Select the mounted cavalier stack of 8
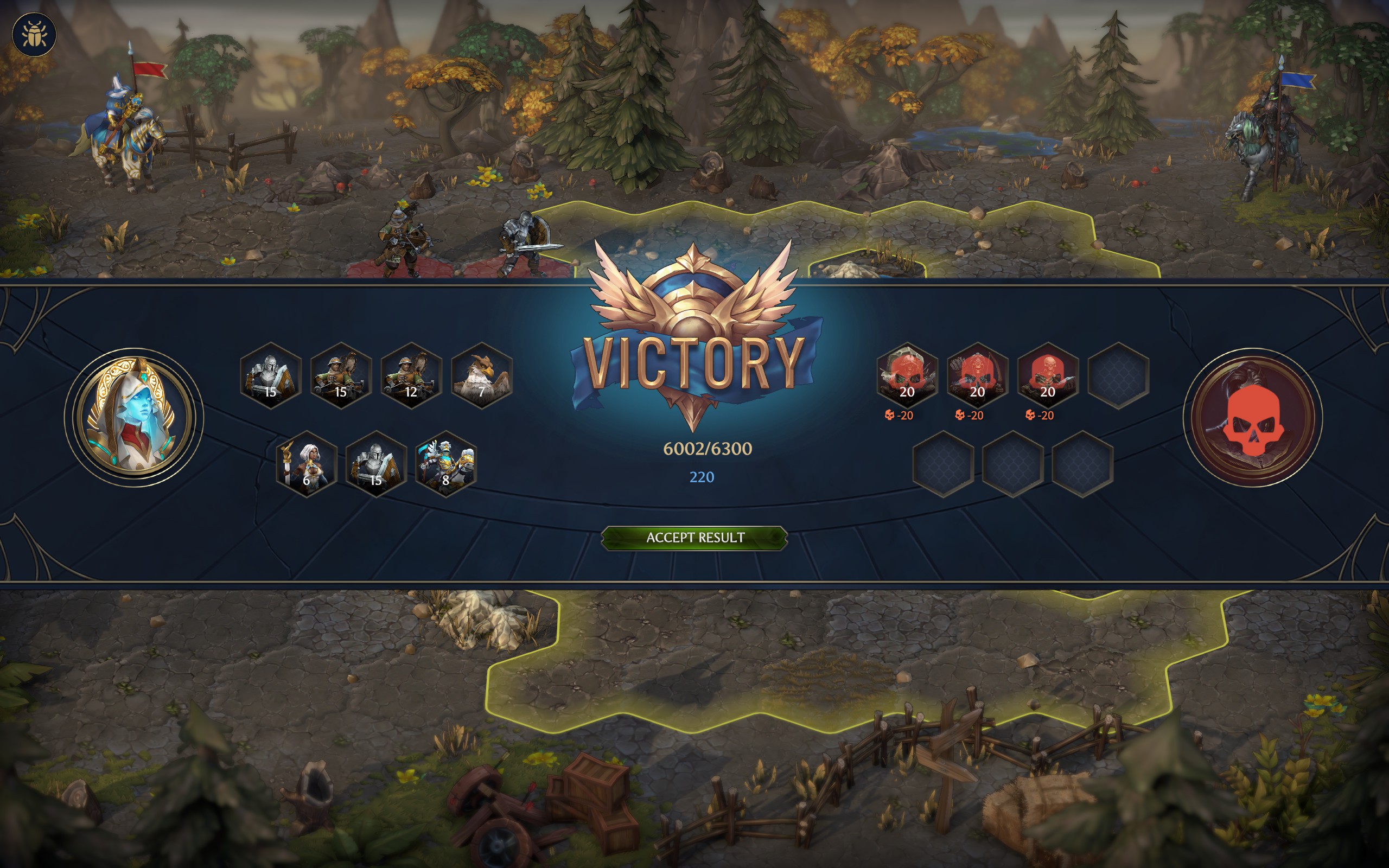 click(446, 464)
